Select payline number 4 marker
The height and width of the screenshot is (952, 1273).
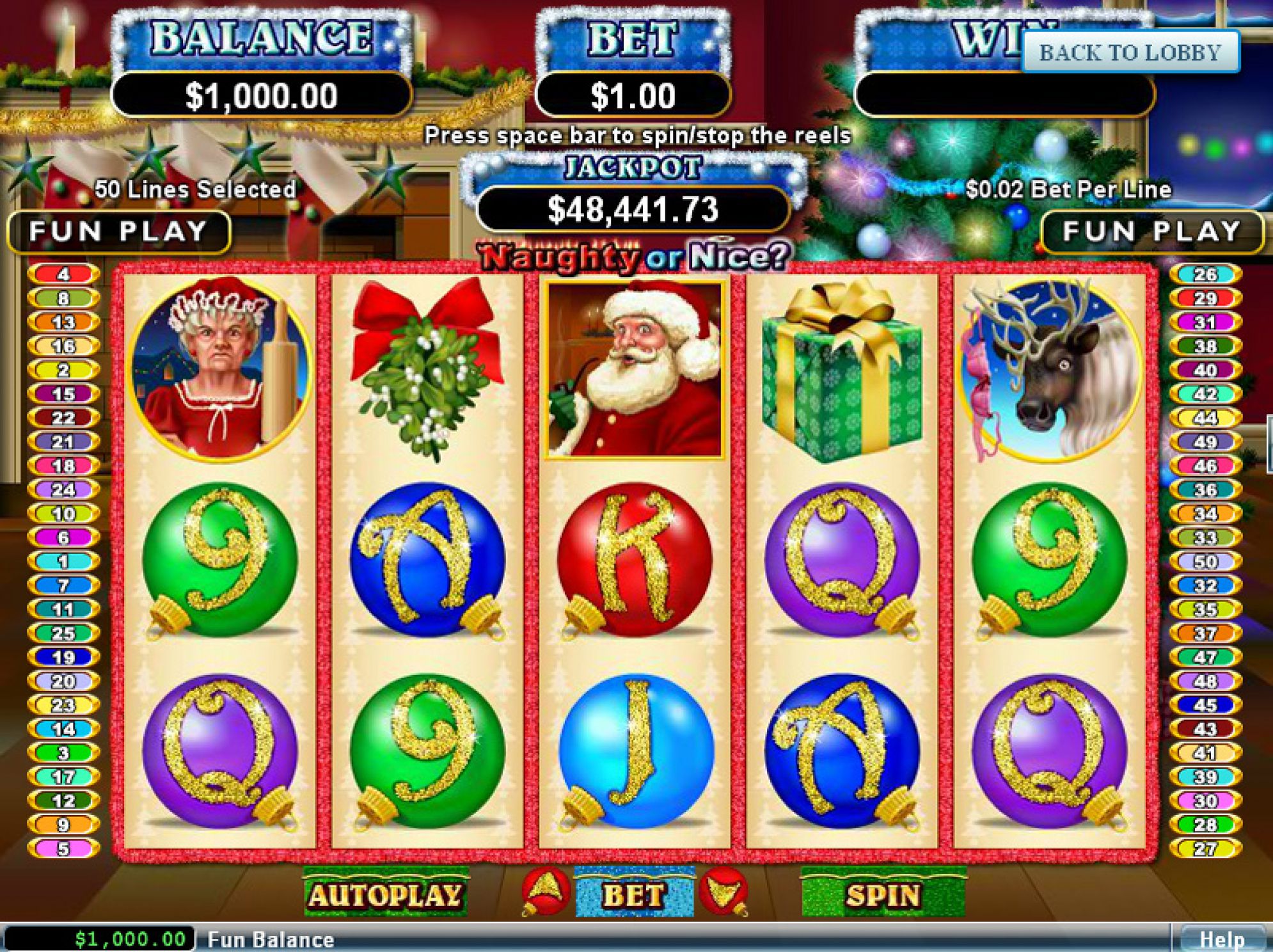[x=63, y=274]
